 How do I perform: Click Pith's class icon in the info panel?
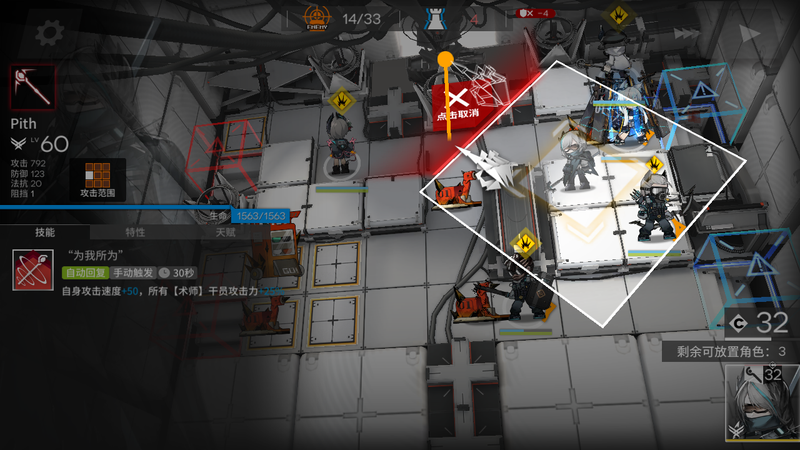(32, 88)
